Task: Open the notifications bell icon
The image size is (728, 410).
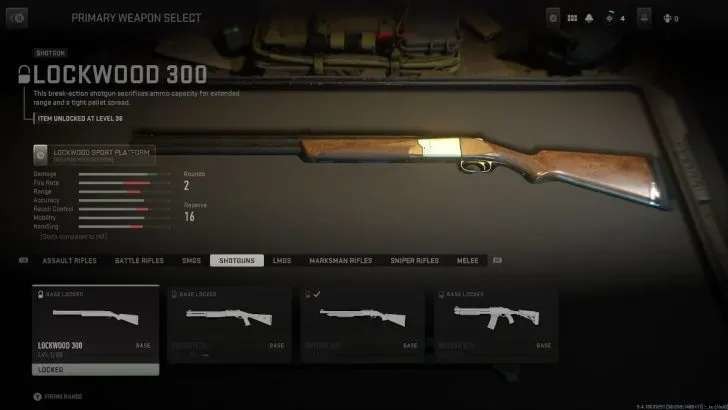Action: [x=590, y=17]
